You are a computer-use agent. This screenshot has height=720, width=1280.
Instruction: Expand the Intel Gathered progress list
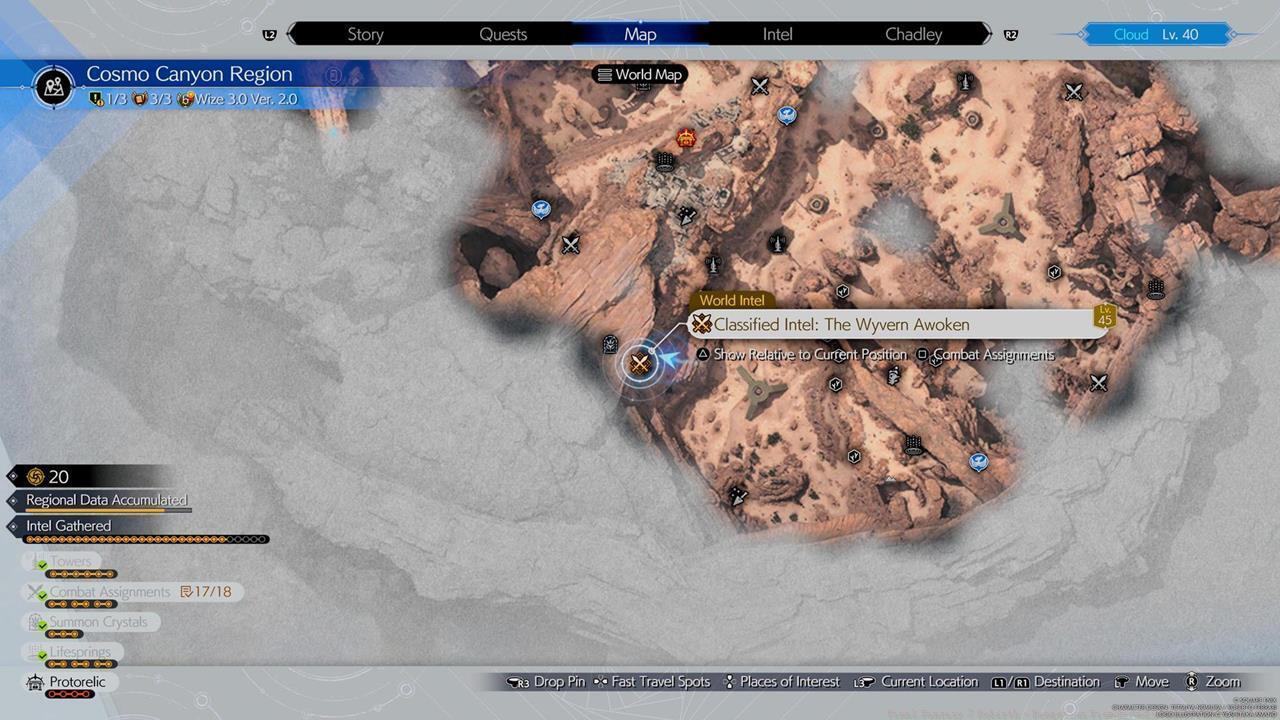click(x=68, y=525)
